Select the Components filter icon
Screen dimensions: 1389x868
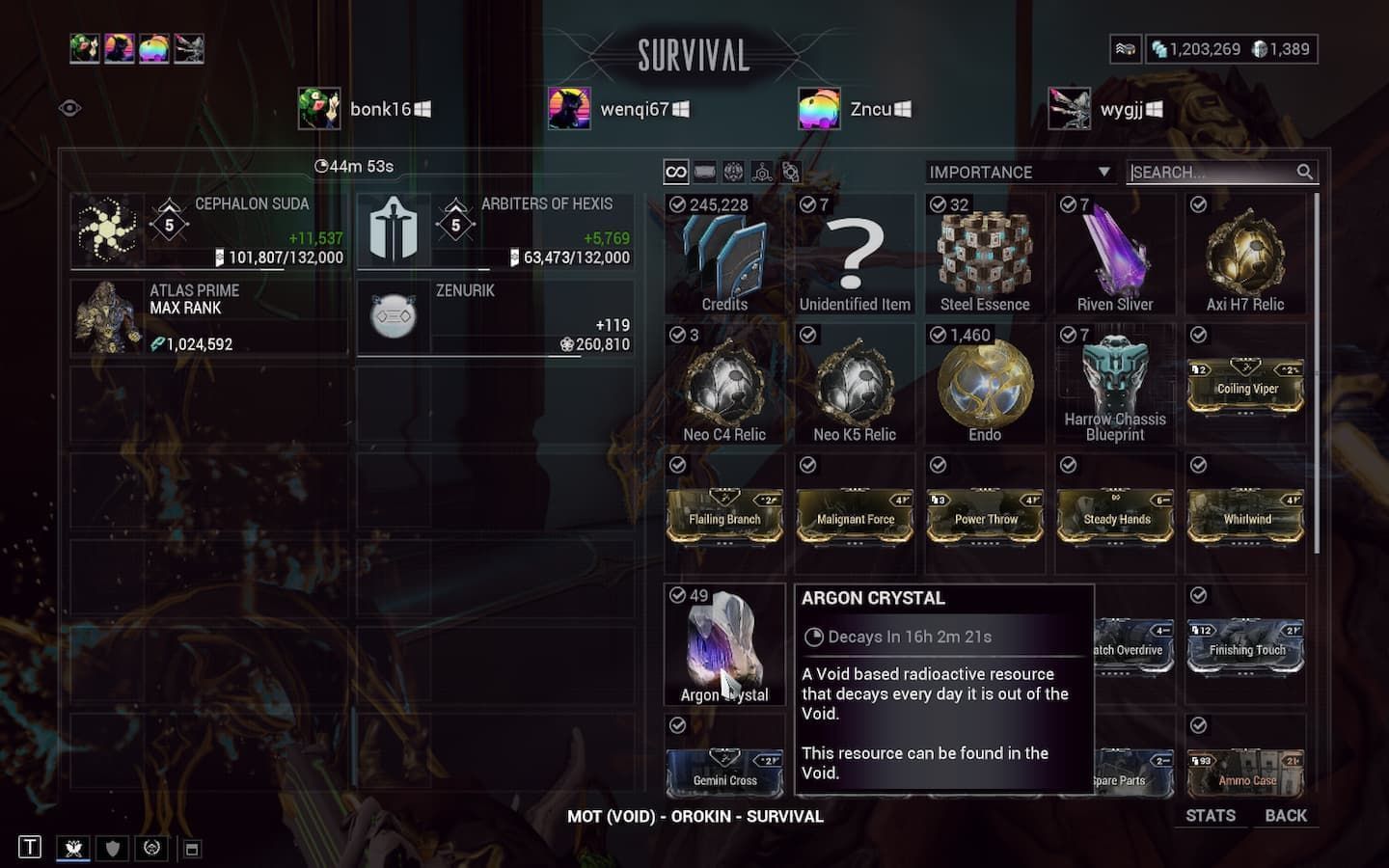coord(791,171)
